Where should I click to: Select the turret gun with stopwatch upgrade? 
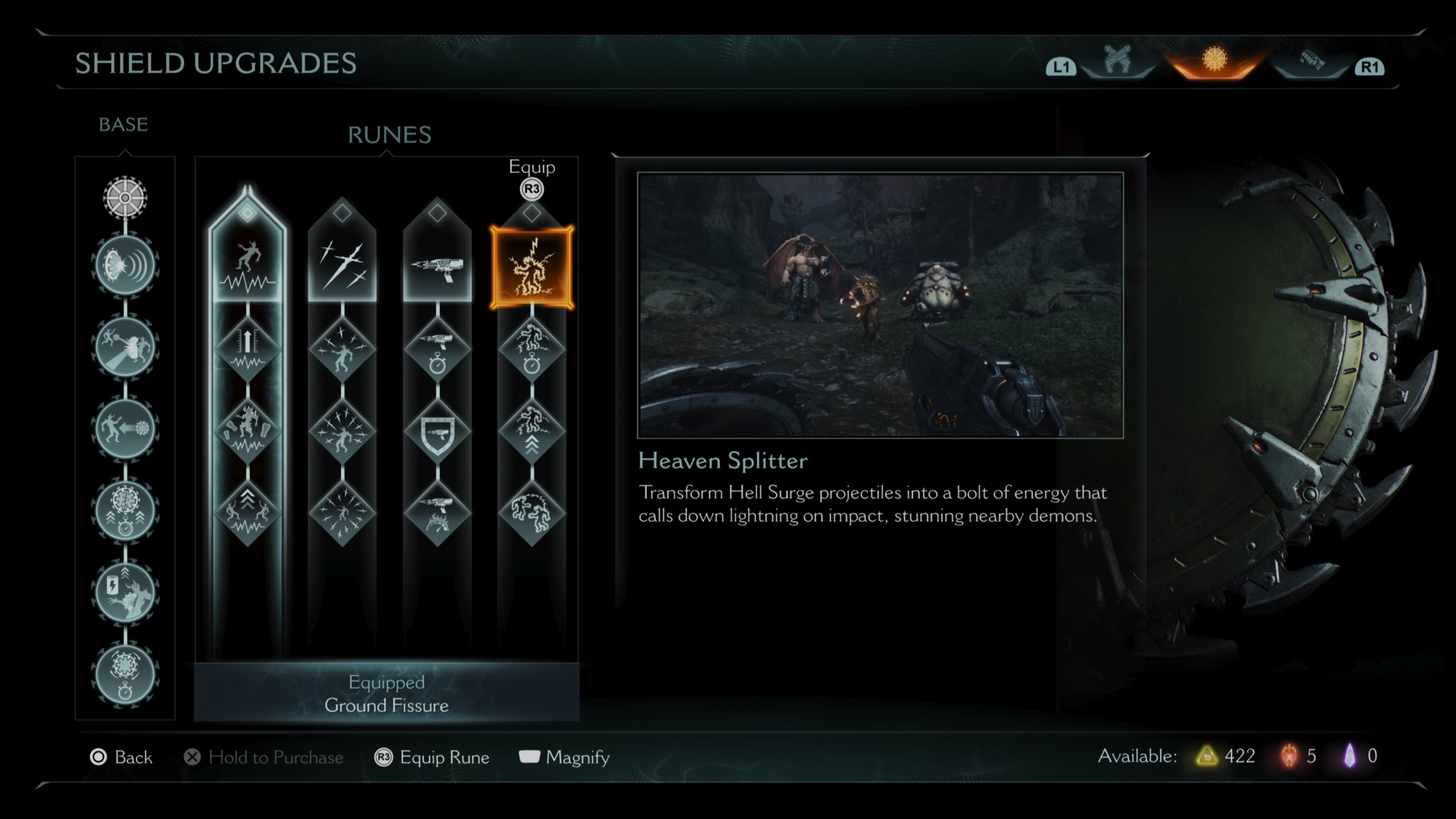(437, 349)
